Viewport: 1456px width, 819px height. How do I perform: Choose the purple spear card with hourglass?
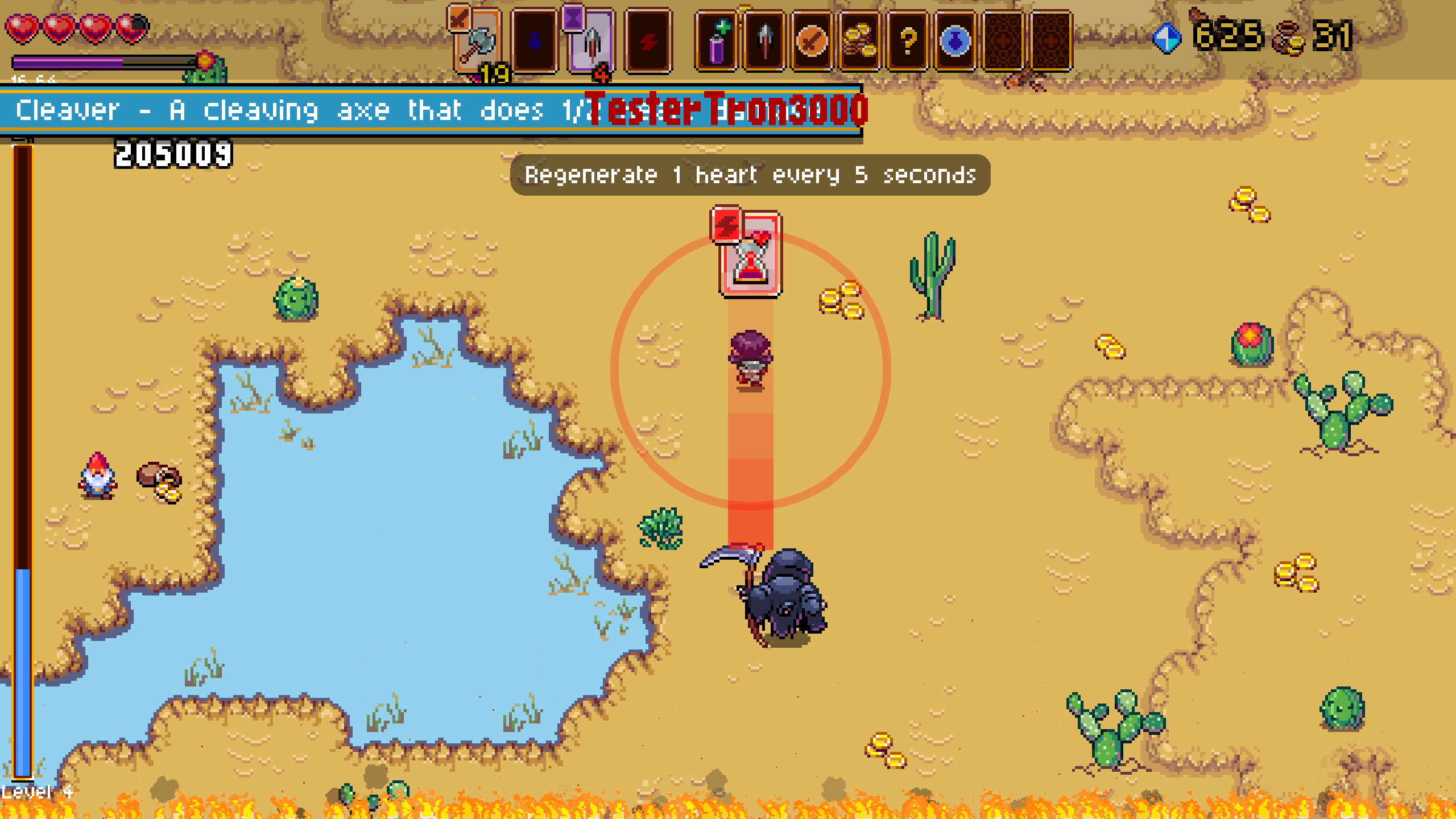591,41
